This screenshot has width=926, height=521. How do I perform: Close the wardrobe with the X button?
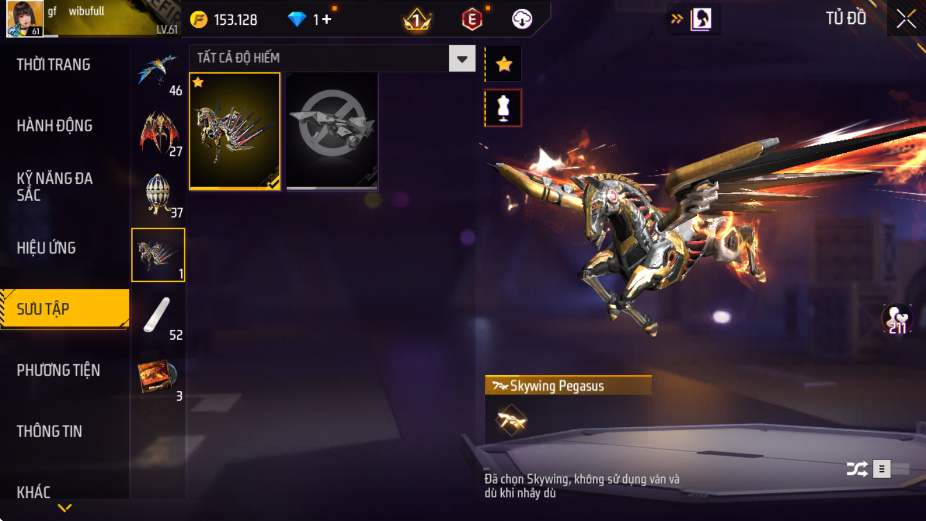[x=905, y=19]
